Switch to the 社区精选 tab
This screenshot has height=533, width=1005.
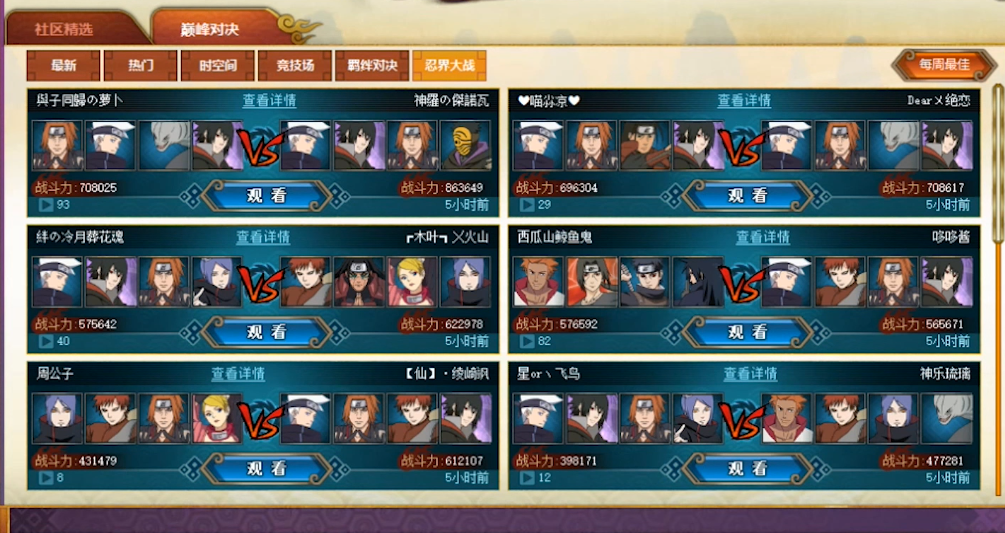point(64,29)
